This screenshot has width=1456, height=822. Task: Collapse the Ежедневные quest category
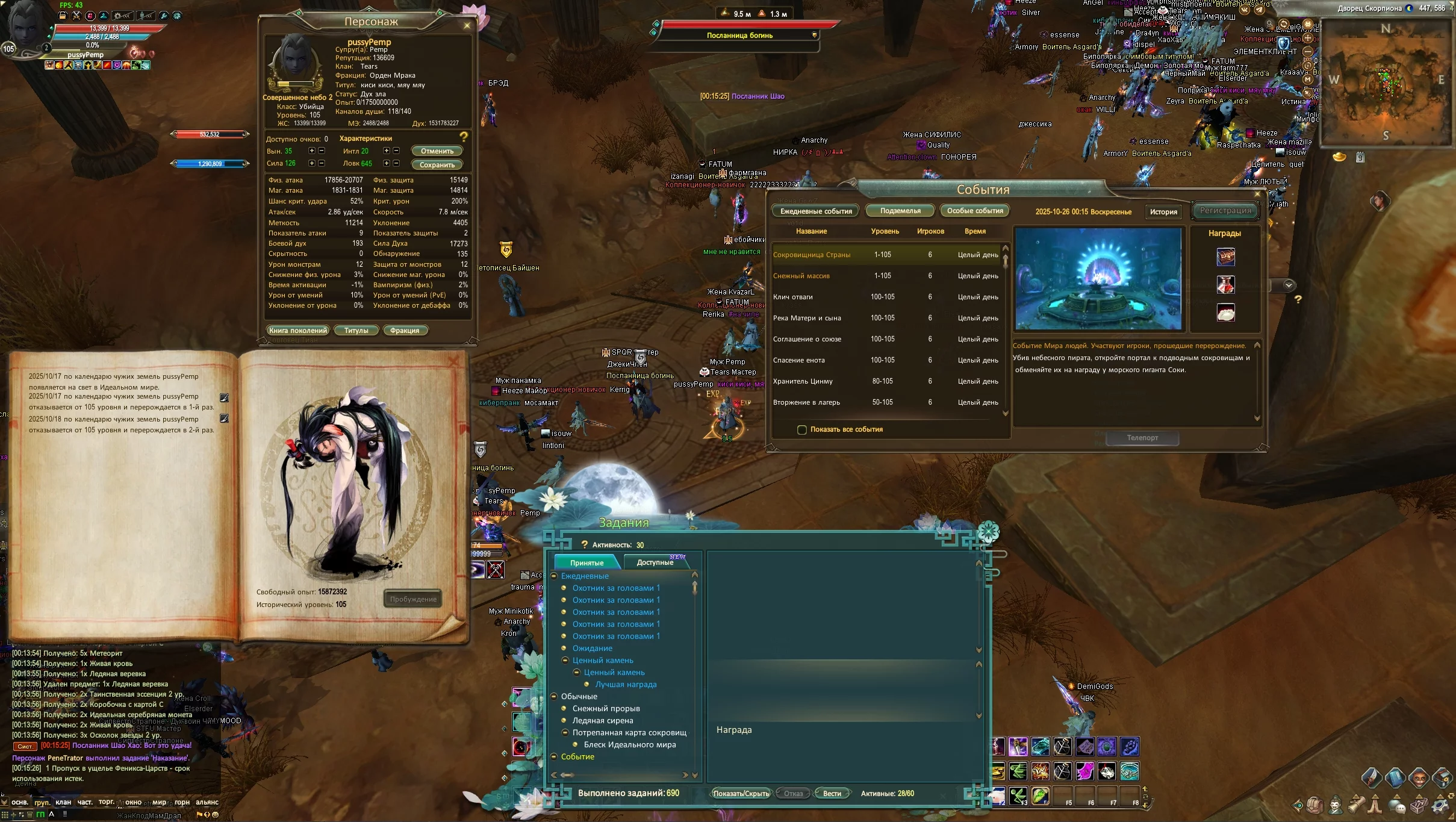pyautogui.click(x=554, y=576)
